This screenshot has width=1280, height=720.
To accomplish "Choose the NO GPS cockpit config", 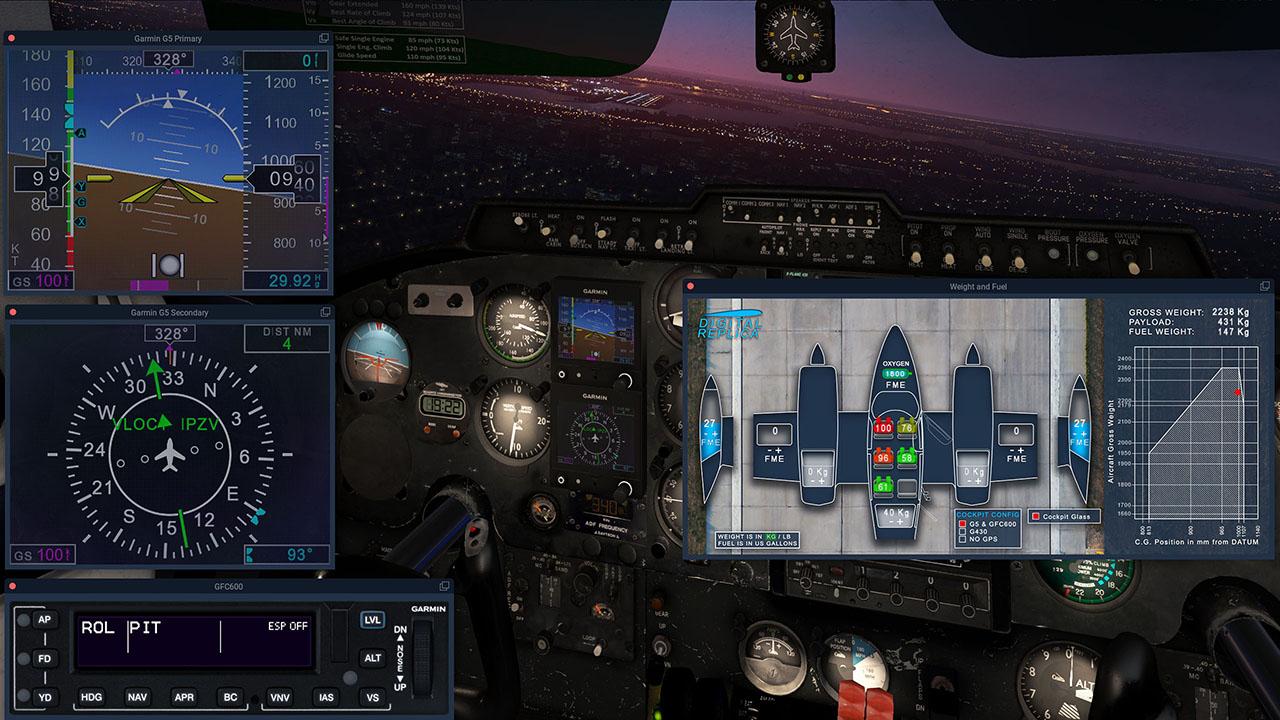I will (x=962, y=540).
